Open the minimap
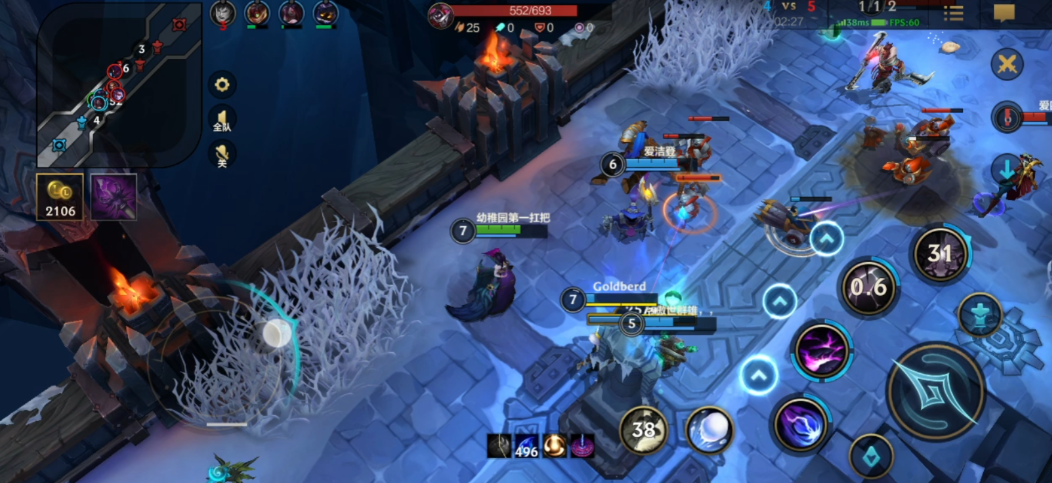The height and width of the screenshot is (483, 1052). 118,83
